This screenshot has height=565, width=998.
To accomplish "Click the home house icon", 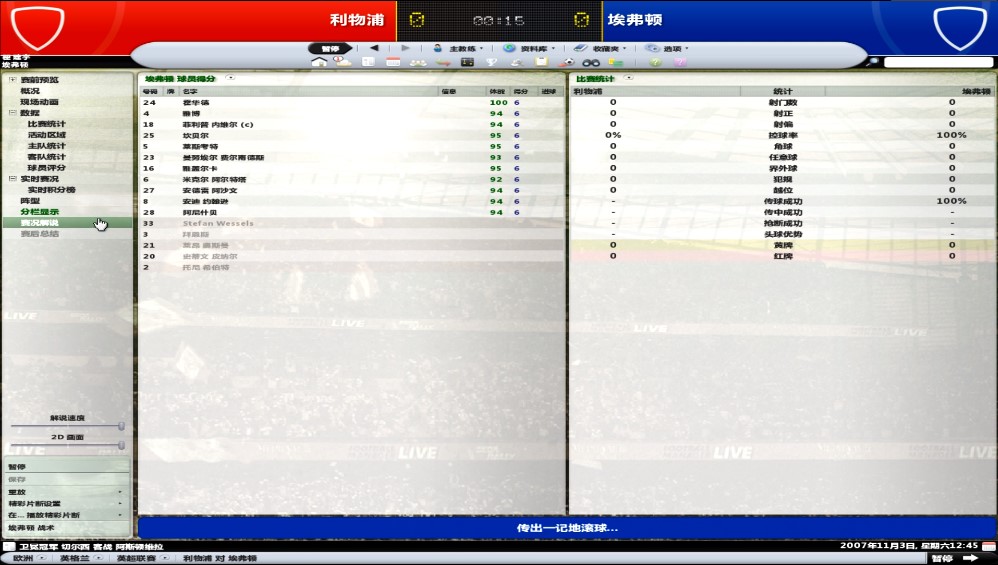I will [319, 62].
